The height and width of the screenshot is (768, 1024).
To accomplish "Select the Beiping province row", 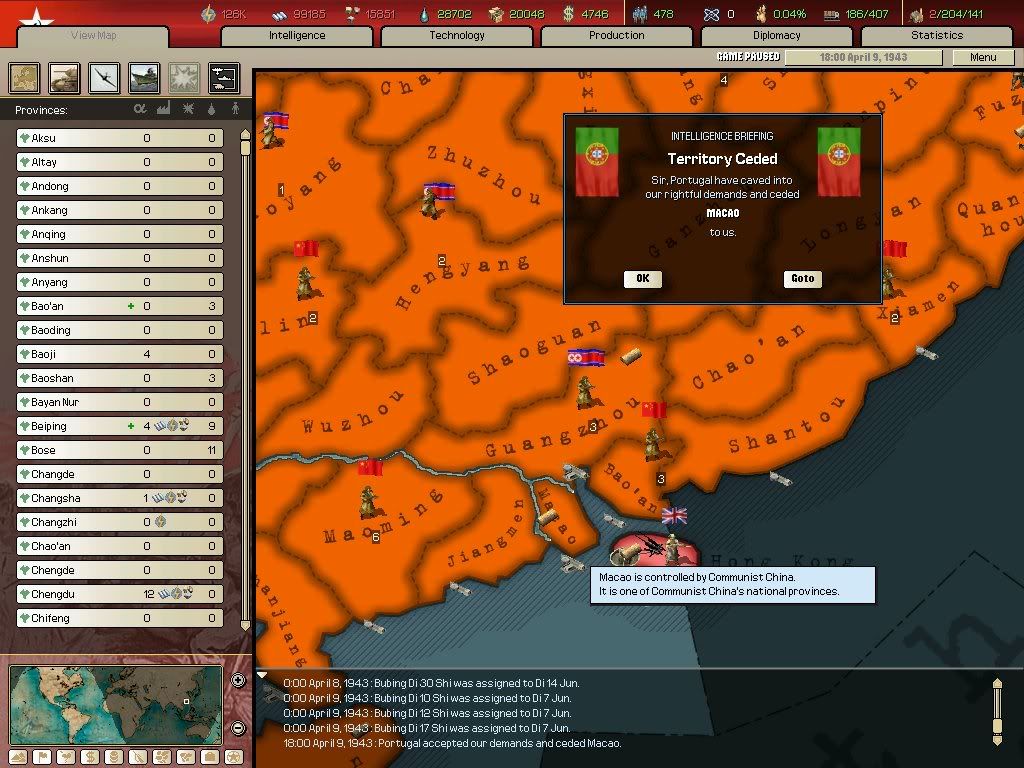I will [x=119, y=426].
